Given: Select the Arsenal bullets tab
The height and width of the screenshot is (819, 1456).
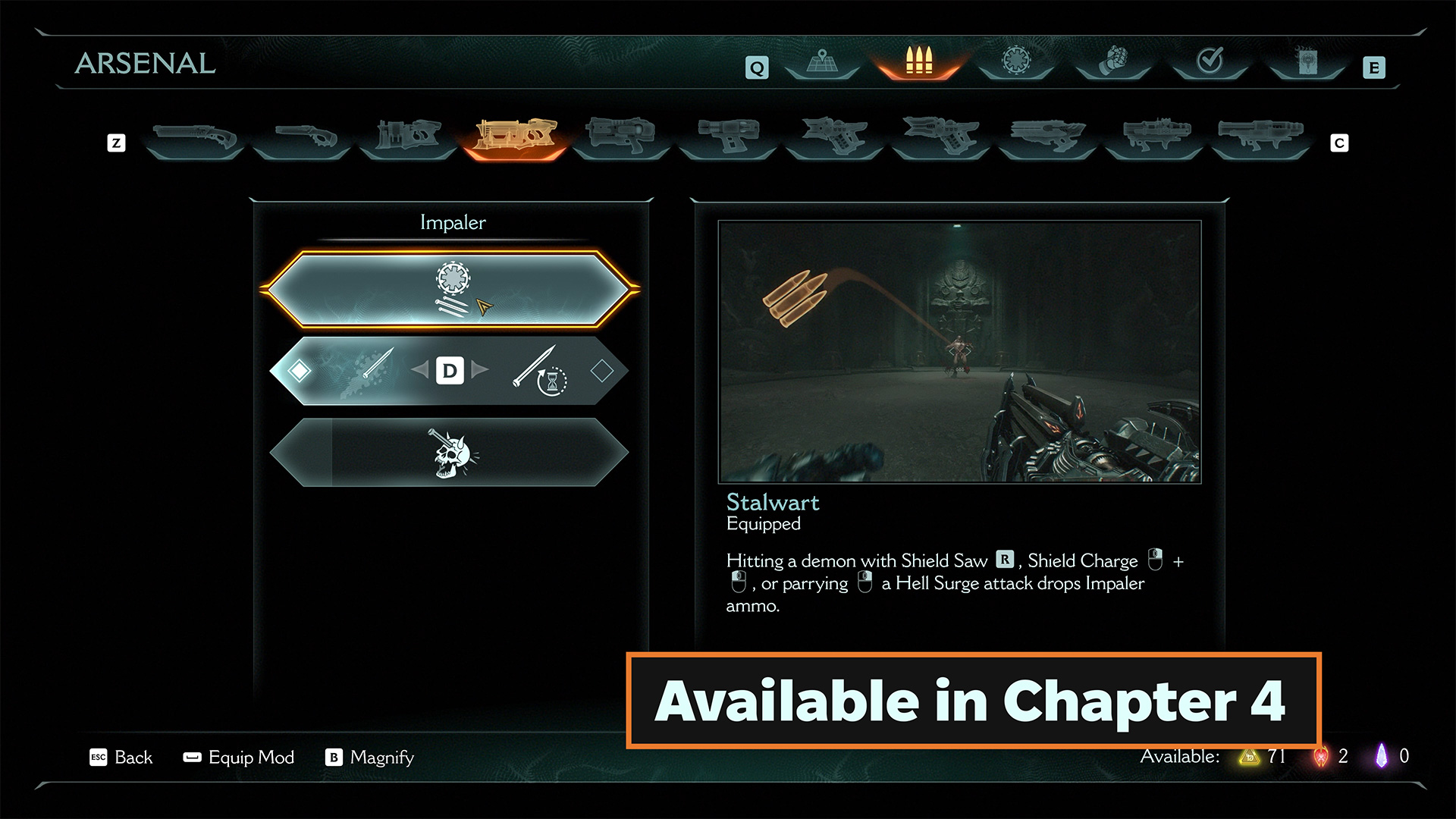Looking at the screenshot, I should [918, 61].
